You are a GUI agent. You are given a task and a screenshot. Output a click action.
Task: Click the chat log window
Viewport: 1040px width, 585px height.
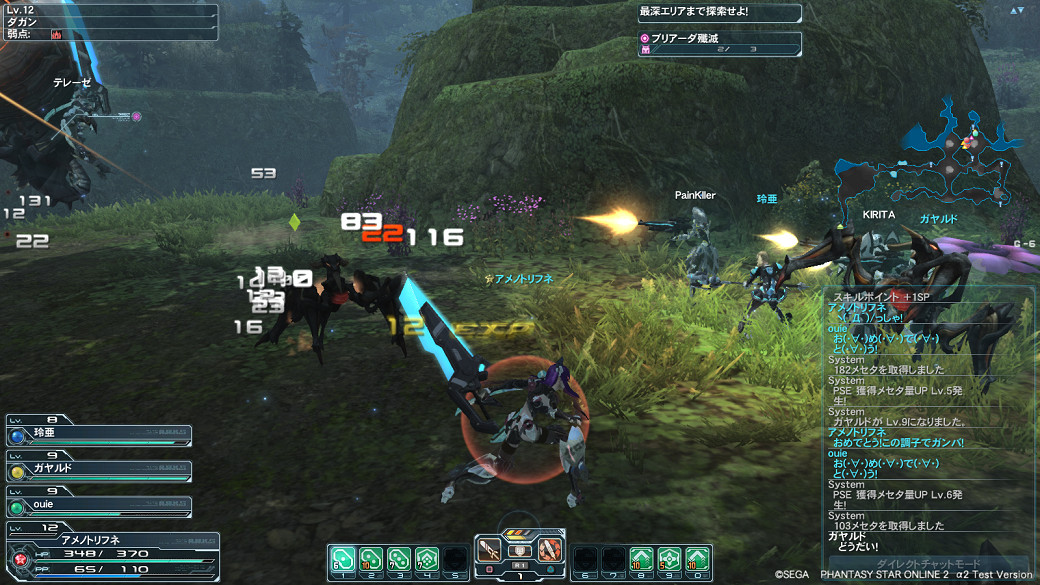(928, 420)
